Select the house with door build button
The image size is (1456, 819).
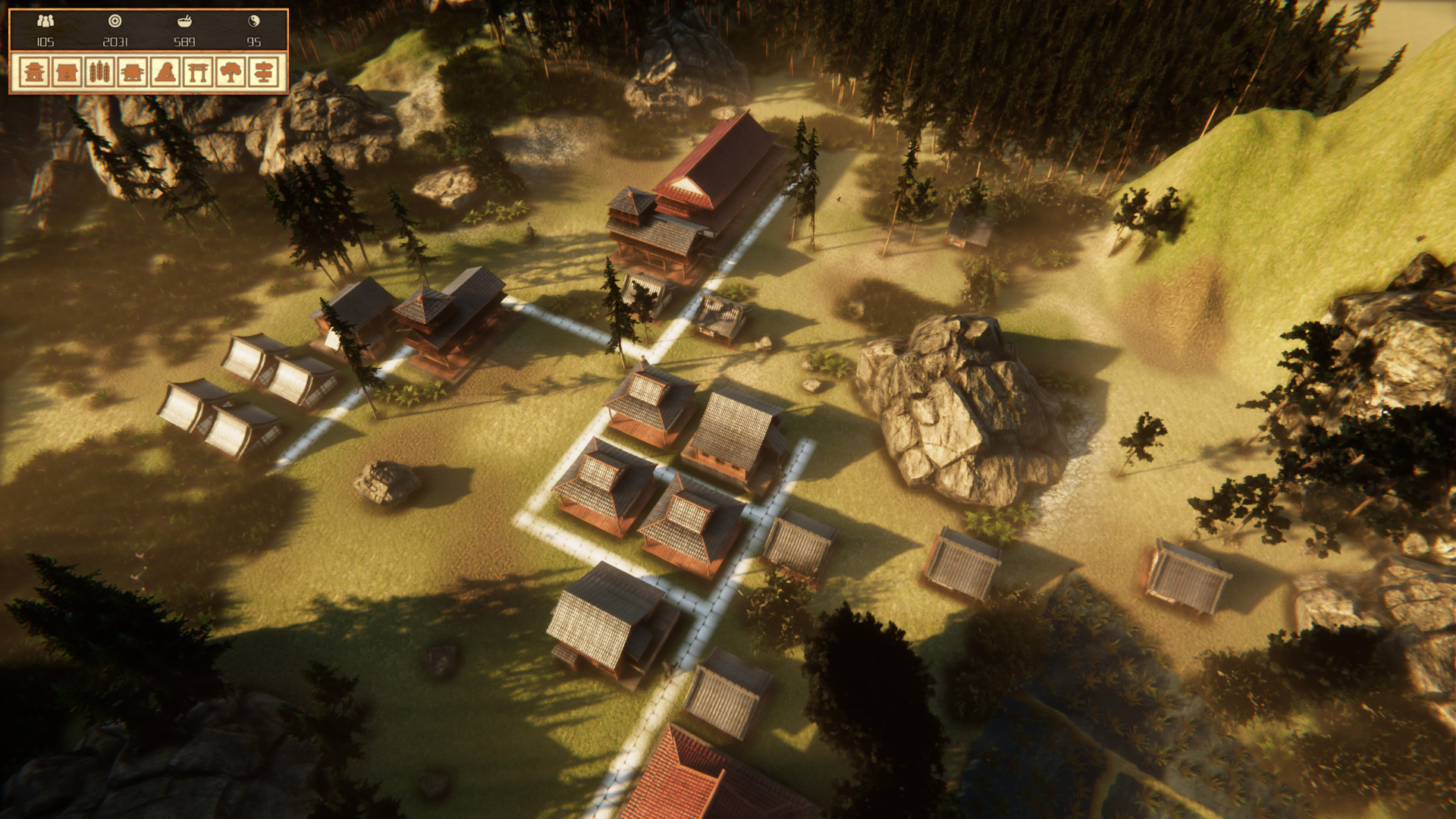[67, 73]
